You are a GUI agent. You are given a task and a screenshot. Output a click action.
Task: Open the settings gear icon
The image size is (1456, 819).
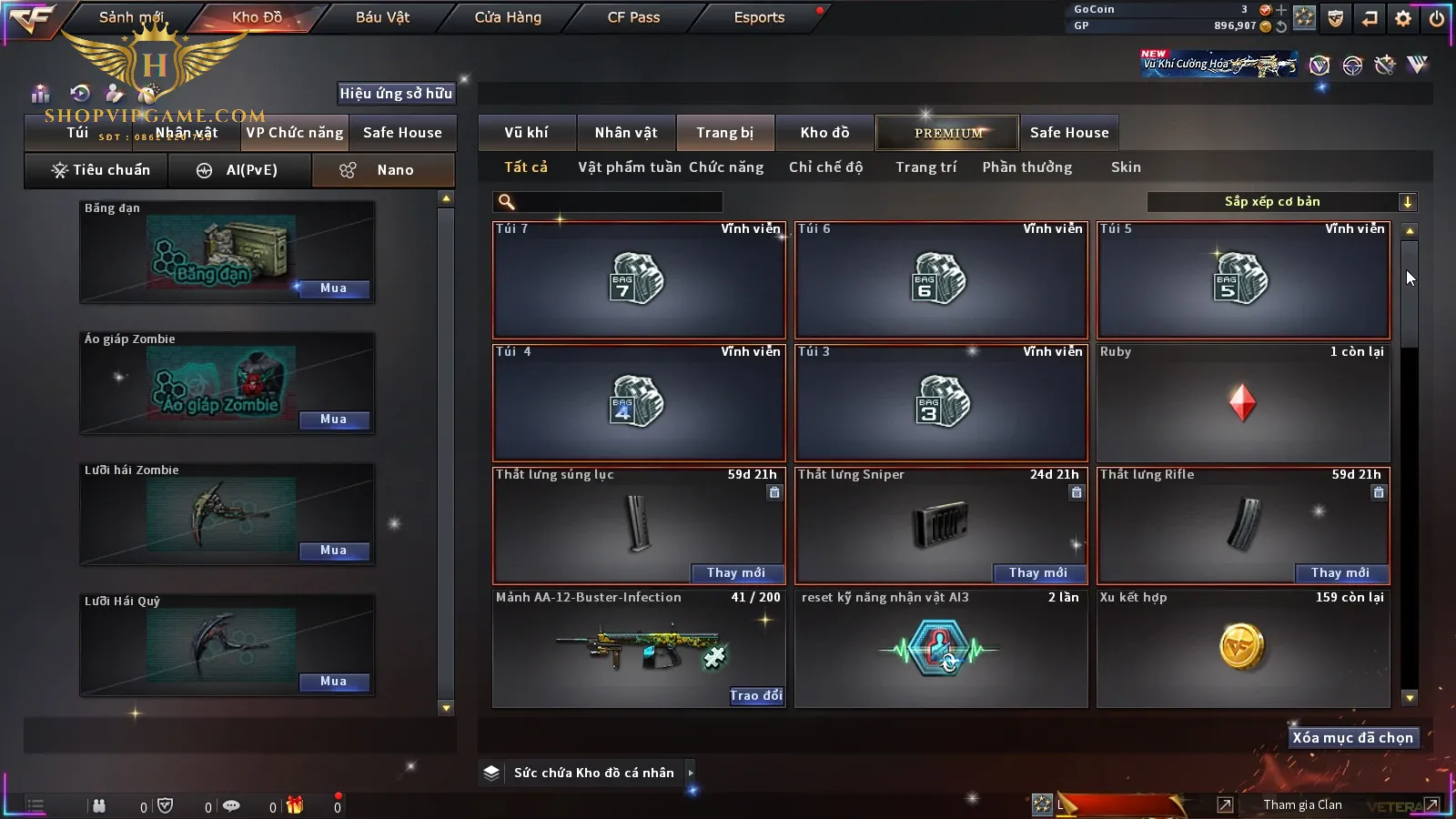pyautogui.click(x=1403, y=18)
